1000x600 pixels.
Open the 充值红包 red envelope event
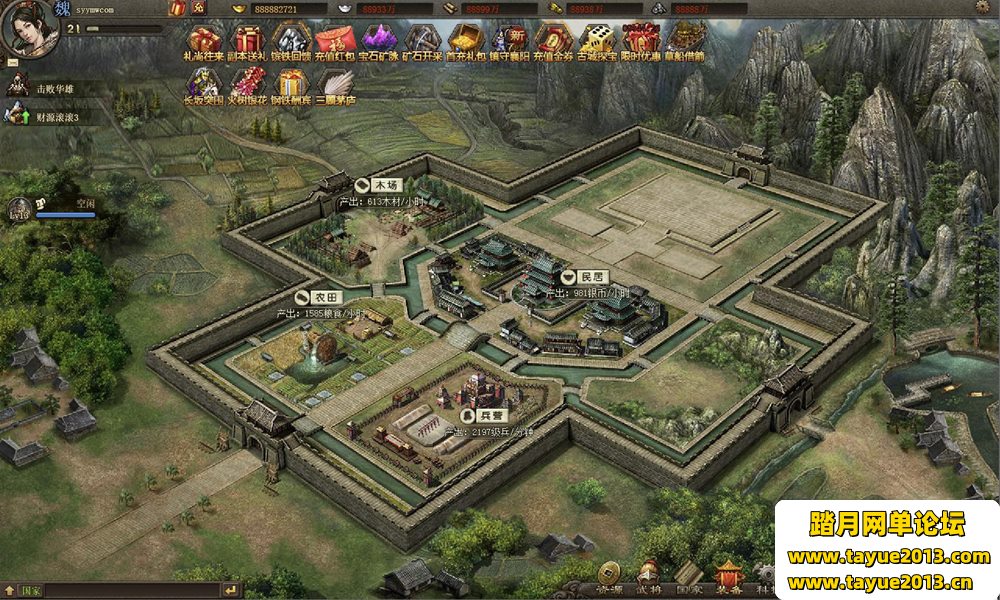click(335, 40)
